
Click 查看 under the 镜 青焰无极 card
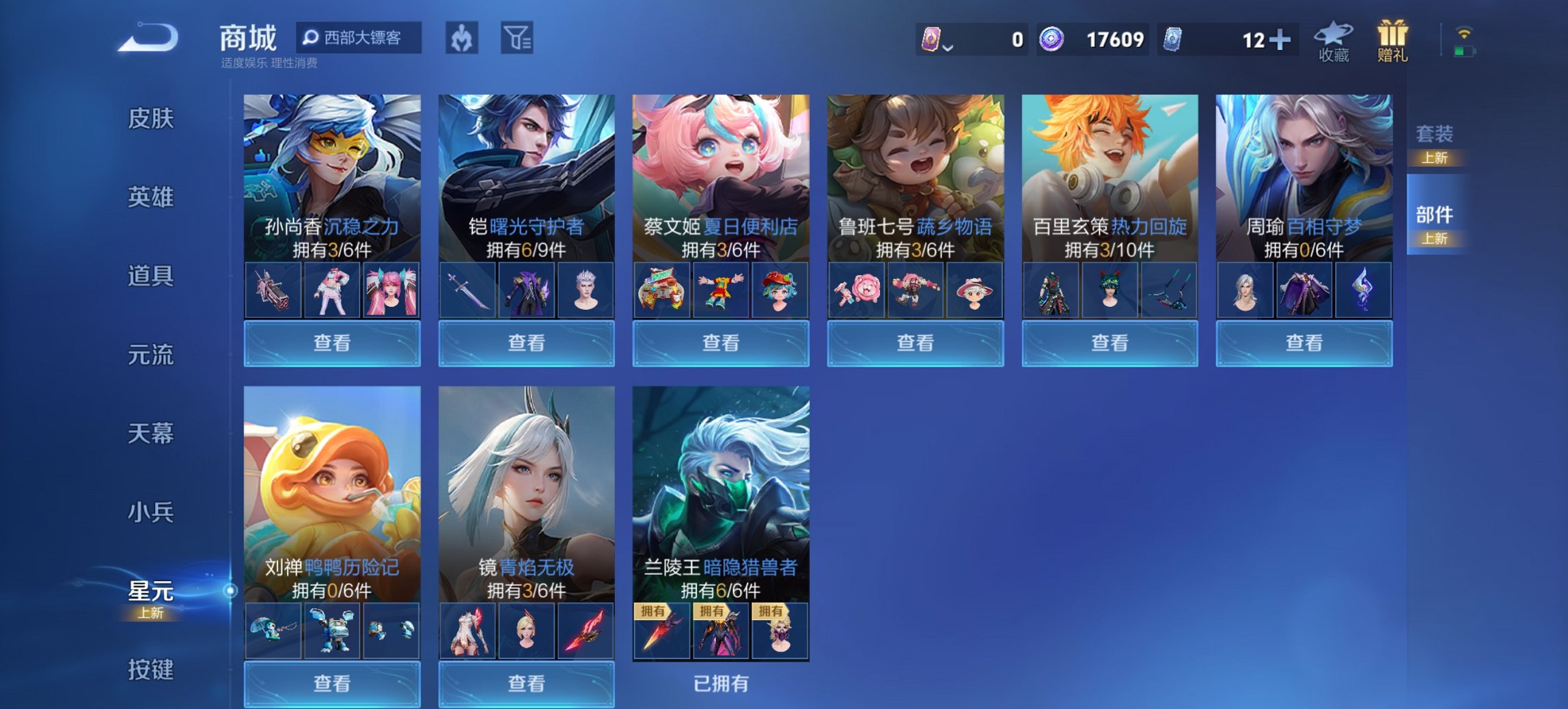click(x=525, y=684)
